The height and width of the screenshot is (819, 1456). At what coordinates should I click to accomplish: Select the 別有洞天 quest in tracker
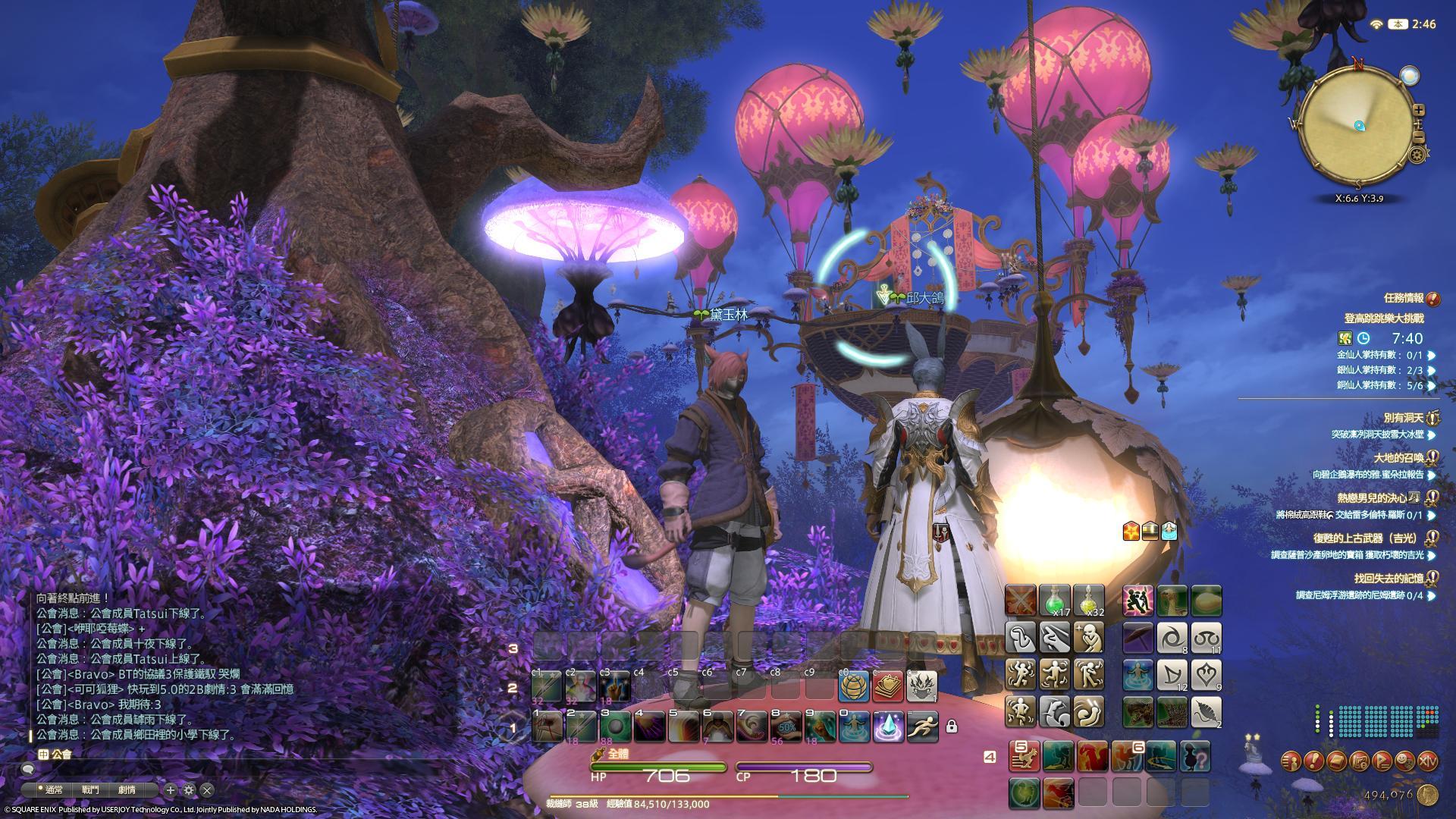(1403, 418)
